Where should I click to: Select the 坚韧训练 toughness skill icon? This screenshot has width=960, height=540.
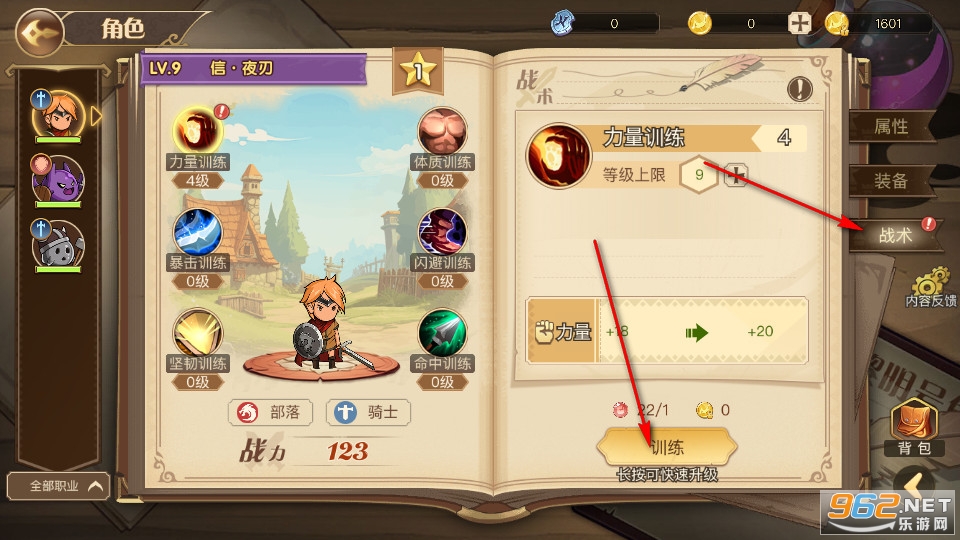click(x=197, y=333)
